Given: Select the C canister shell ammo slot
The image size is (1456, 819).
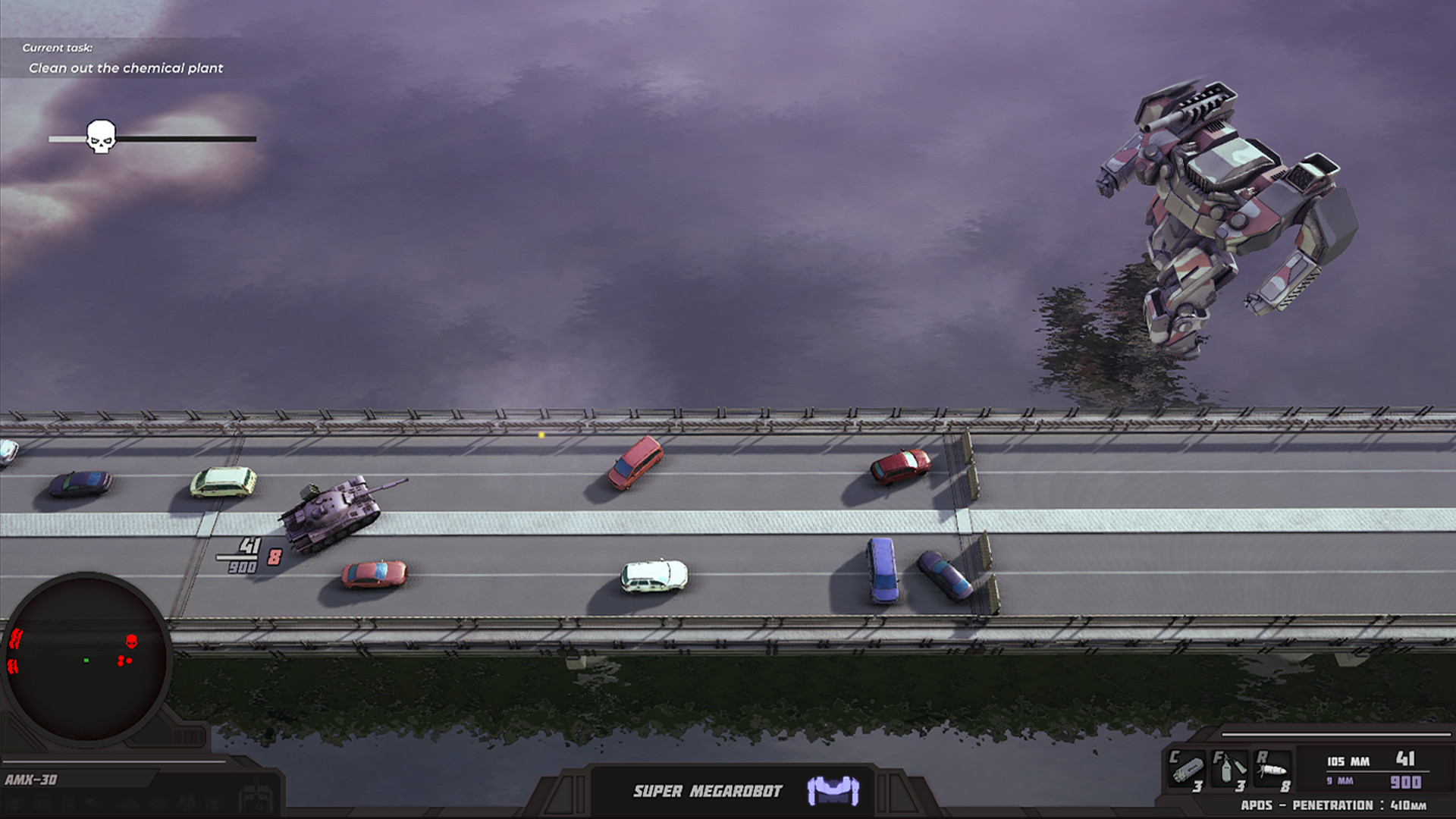Looking at the screenshot, I should (1187, 770).
